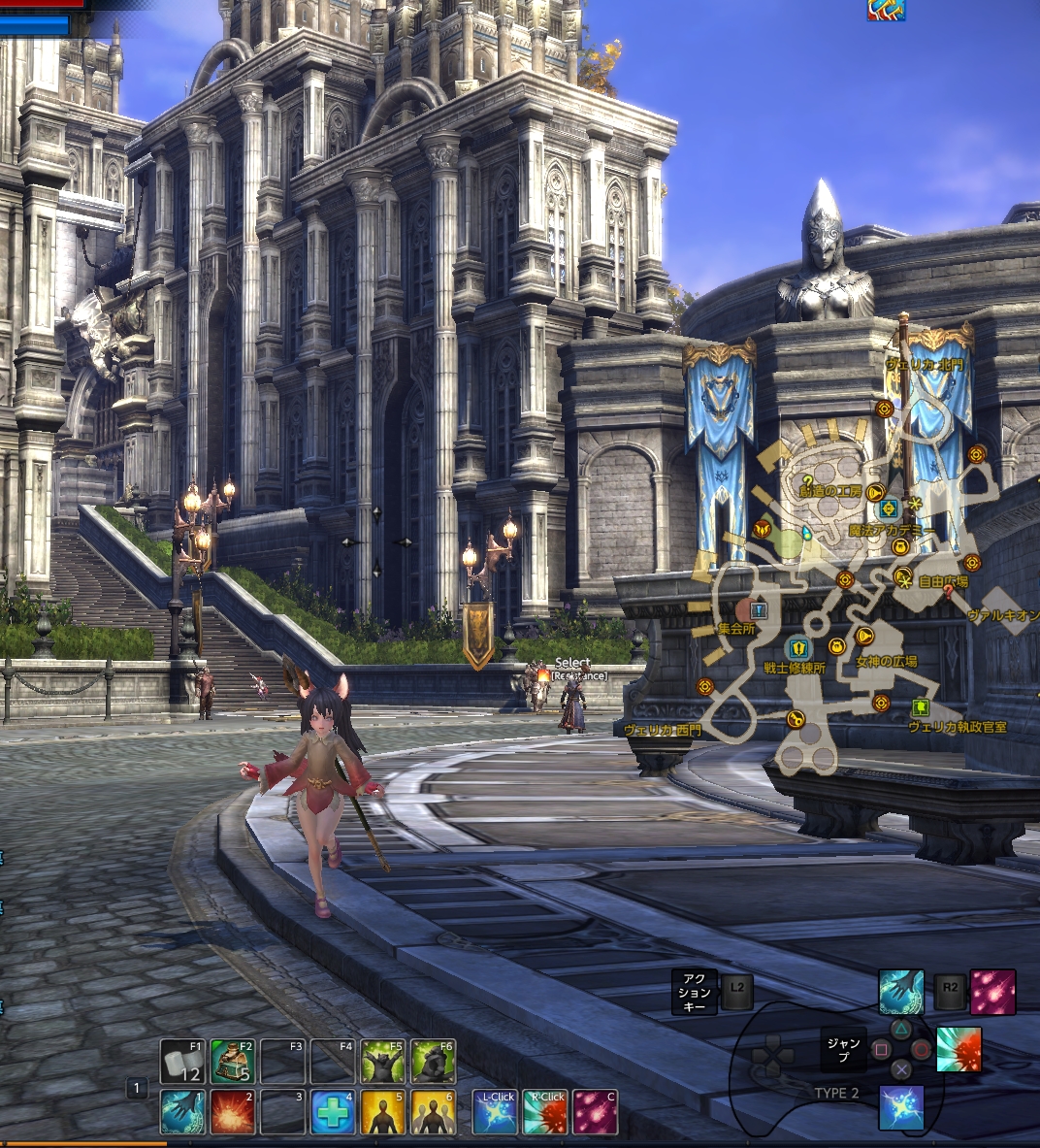Select the L-Click blue spark attack icon

[496, 1112]
